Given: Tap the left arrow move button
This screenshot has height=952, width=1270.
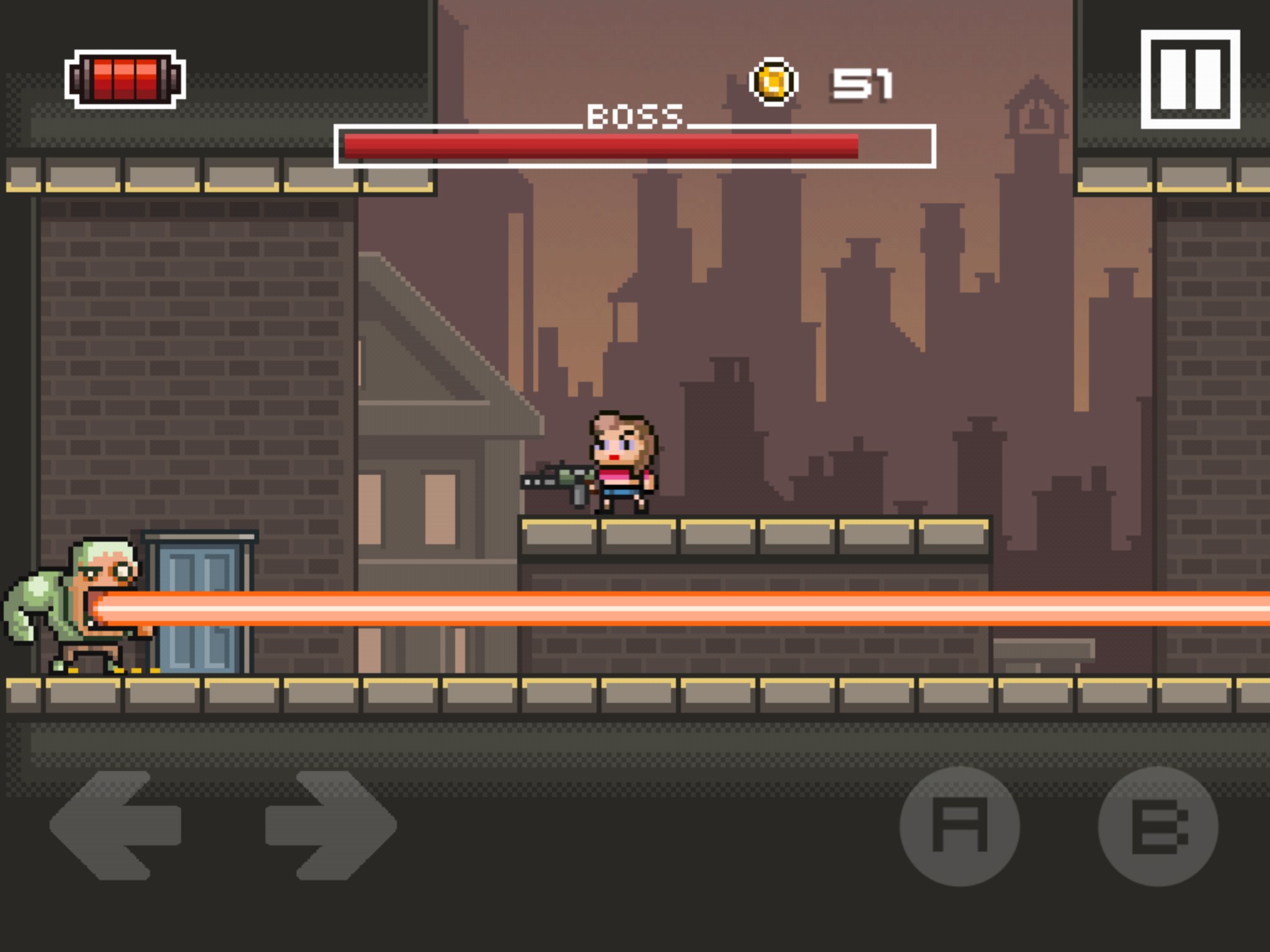Looking at the screenshot, I should point(116,825).
